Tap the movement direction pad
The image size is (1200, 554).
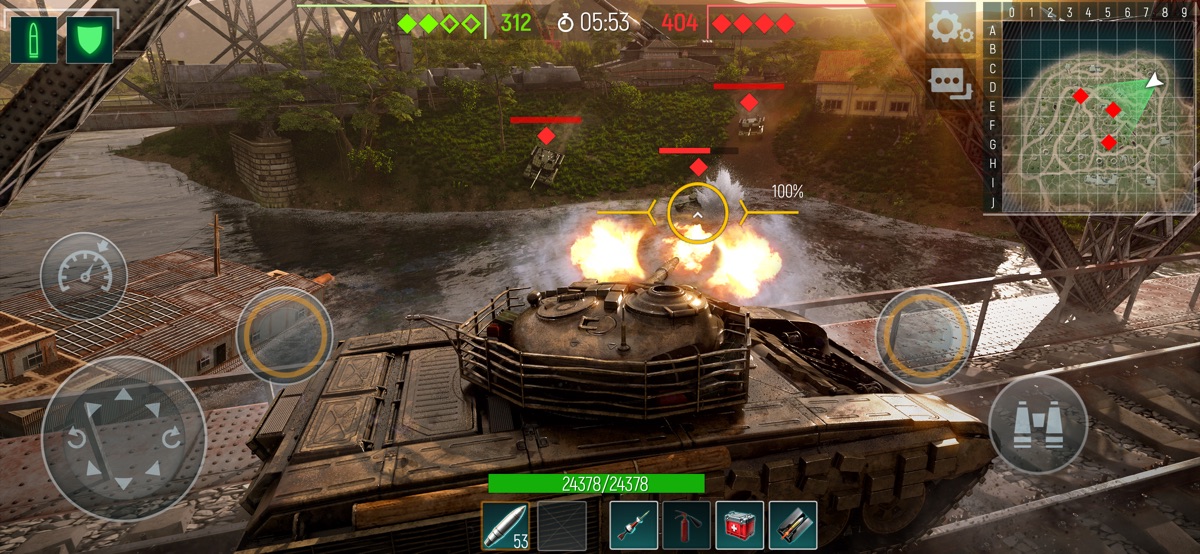coord(124,438)
